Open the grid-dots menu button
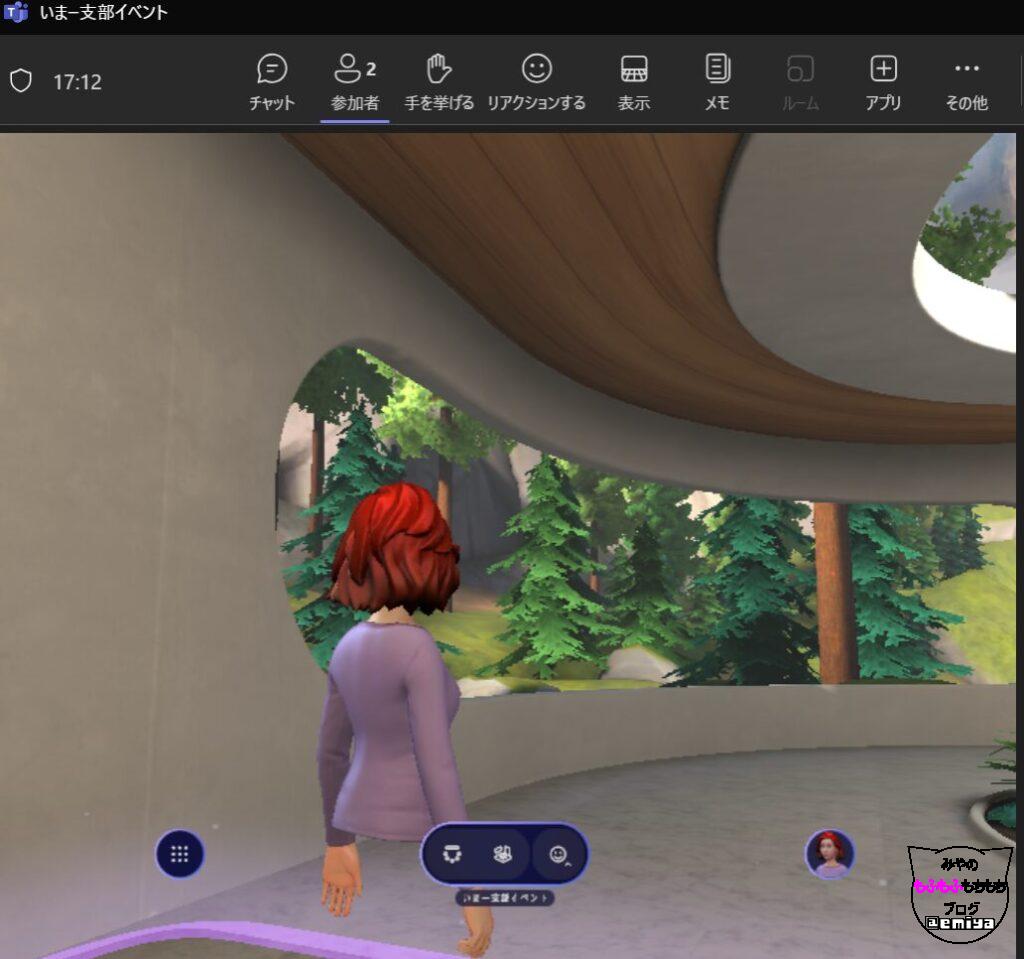The height and width of the screenshot is (959, 1024). tap(180, 854)
